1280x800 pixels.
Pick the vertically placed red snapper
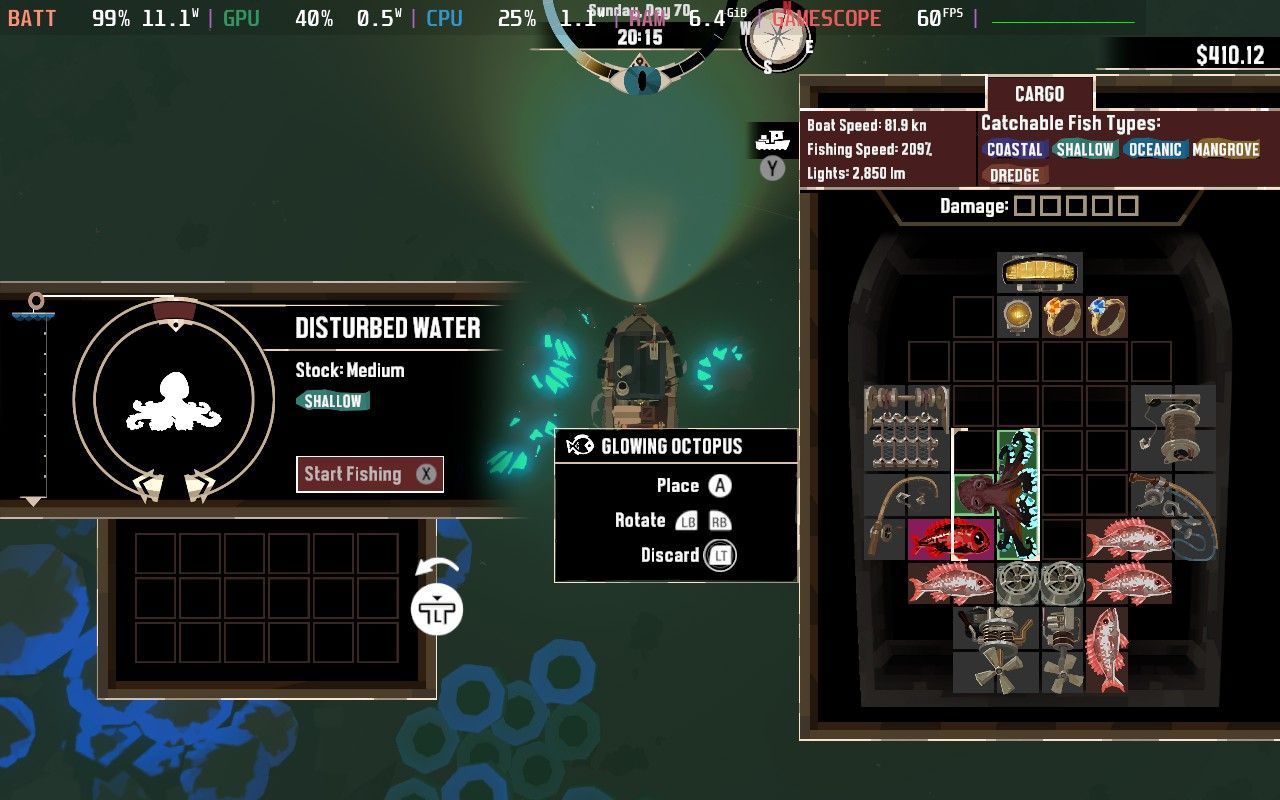coord(1105,648)
